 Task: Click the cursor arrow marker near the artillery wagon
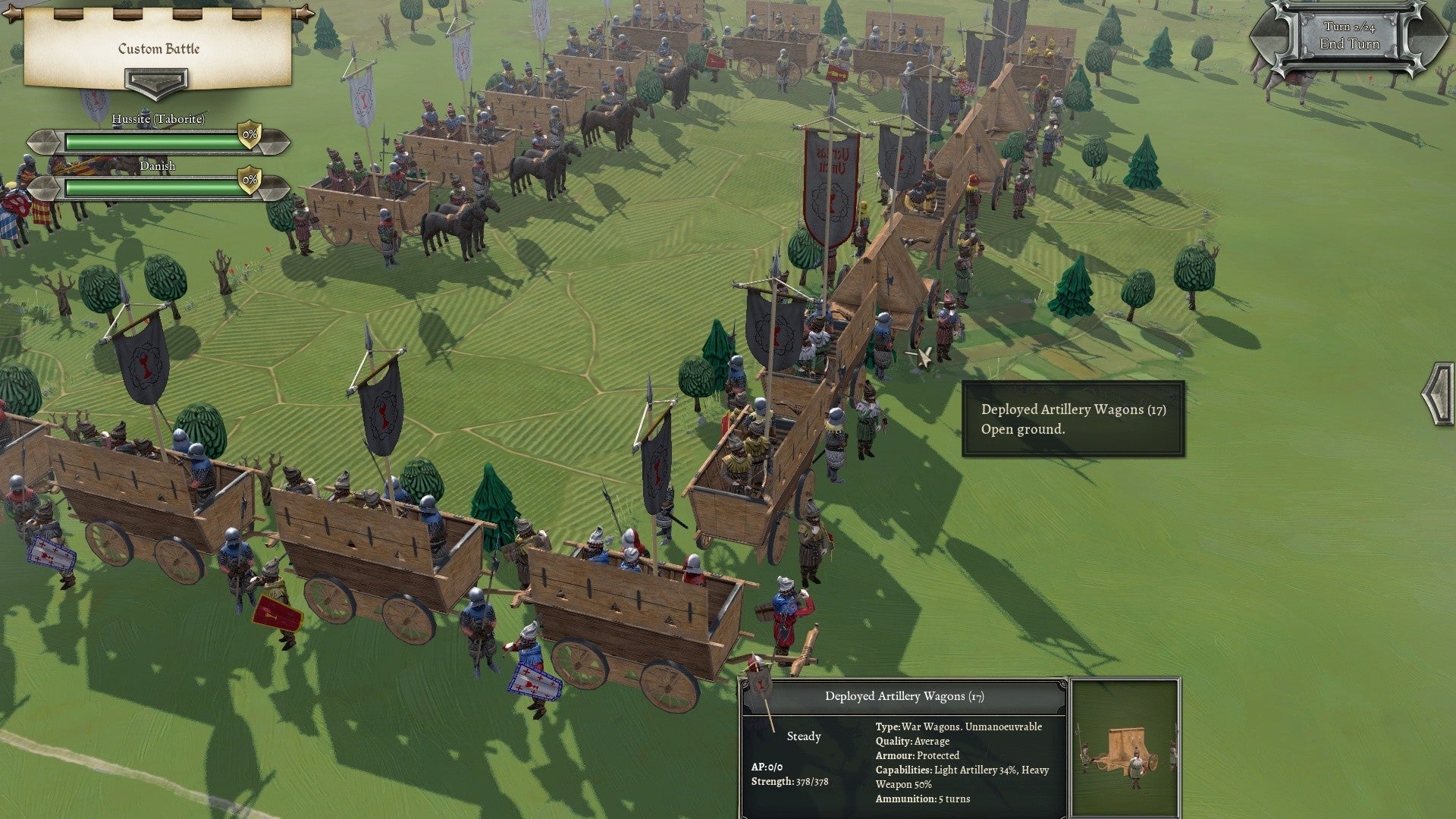click(921, 358)
